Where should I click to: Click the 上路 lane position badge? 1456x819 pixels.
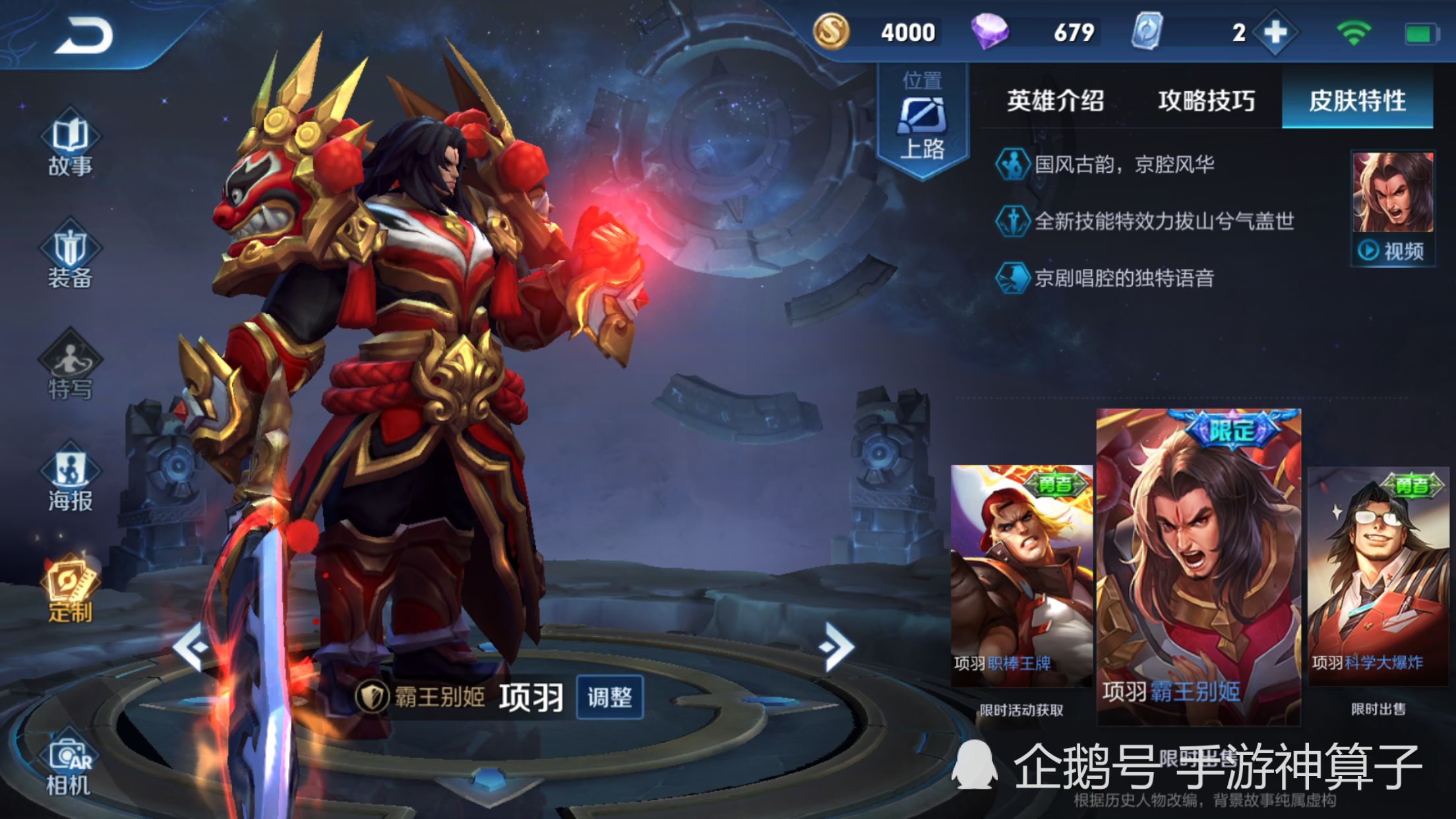pos(923,115)
